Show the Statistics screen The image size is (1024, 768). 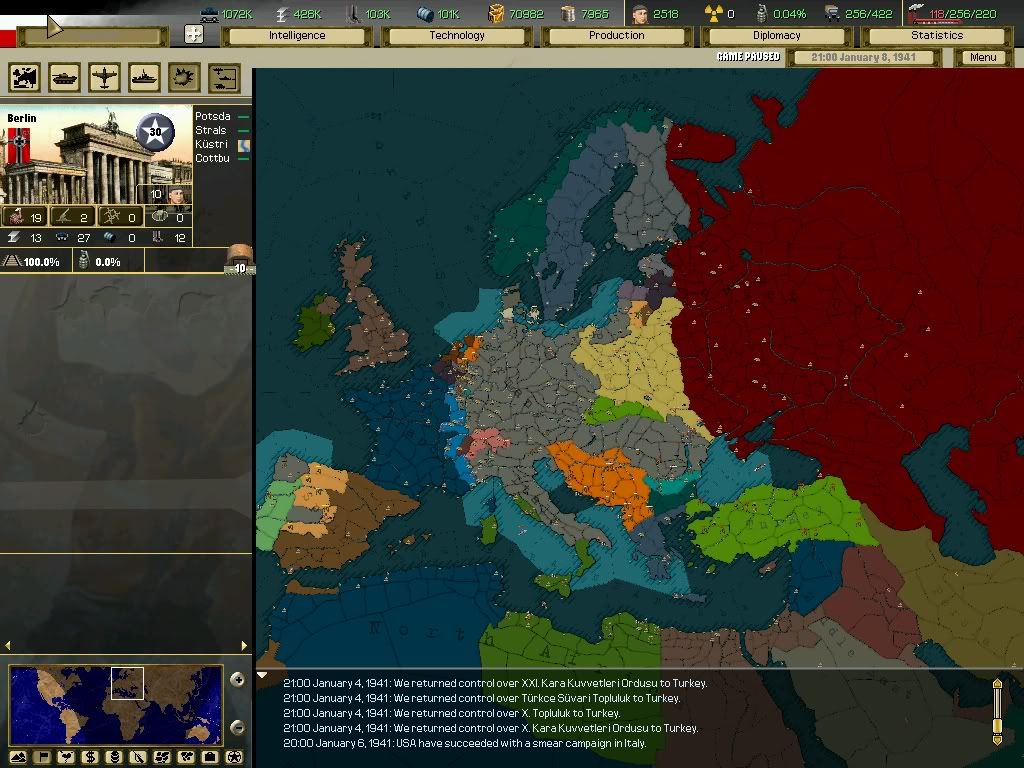(x=937, y=36)
